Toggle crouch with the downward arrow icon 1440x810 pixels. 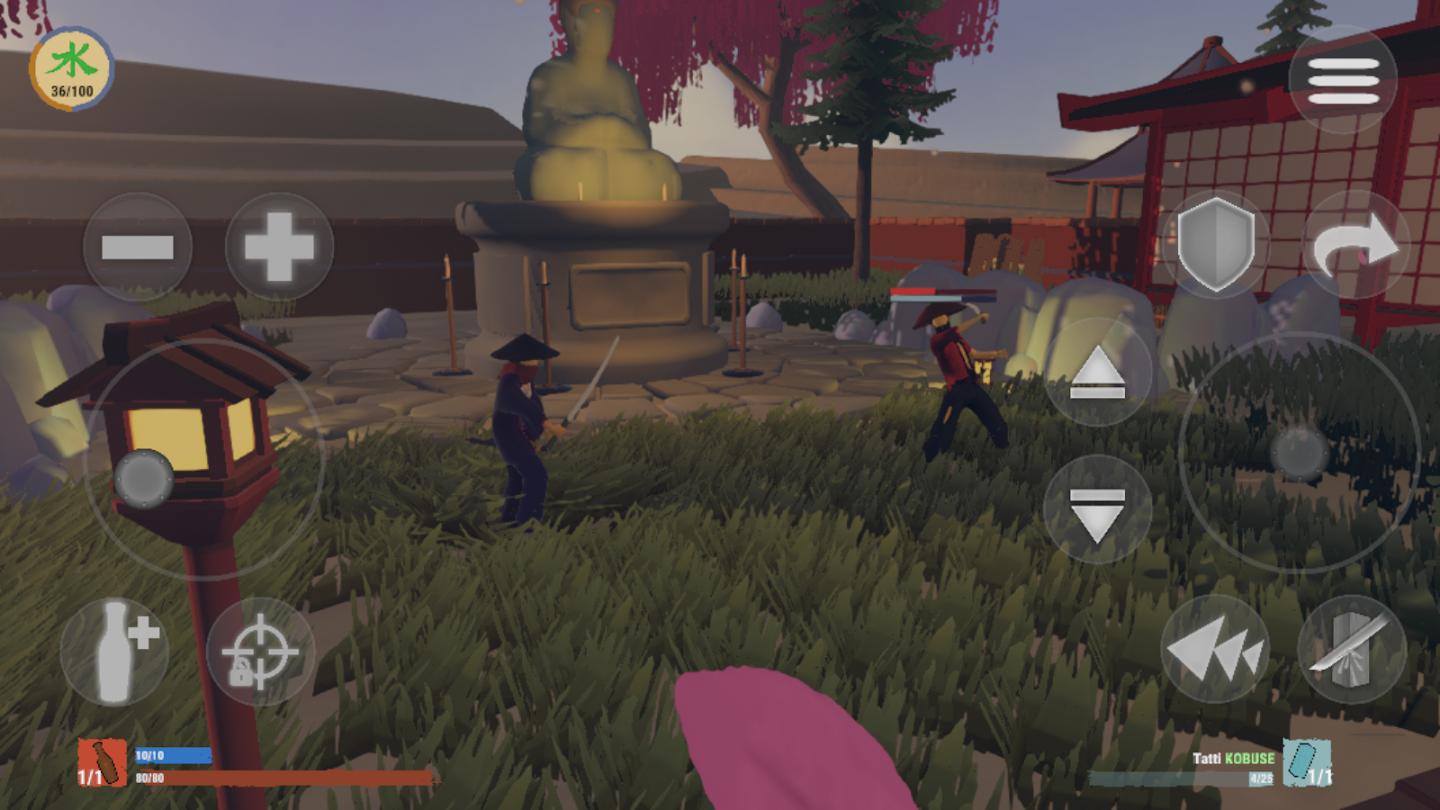1098,505
